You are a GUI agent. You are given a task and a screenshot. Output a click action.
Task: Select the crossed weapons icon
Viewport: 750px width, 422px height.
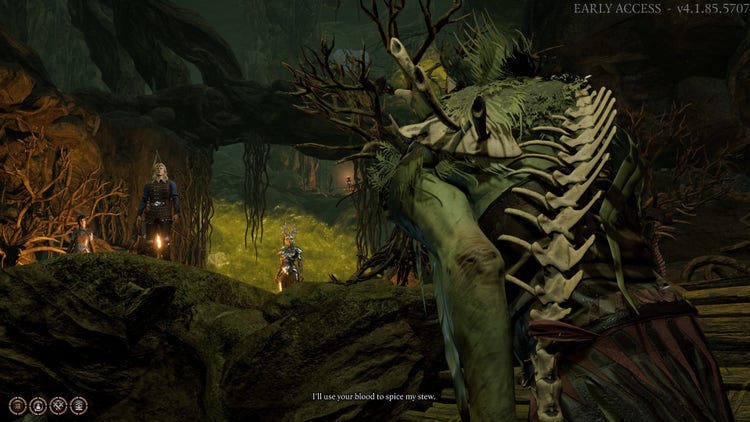58,405
